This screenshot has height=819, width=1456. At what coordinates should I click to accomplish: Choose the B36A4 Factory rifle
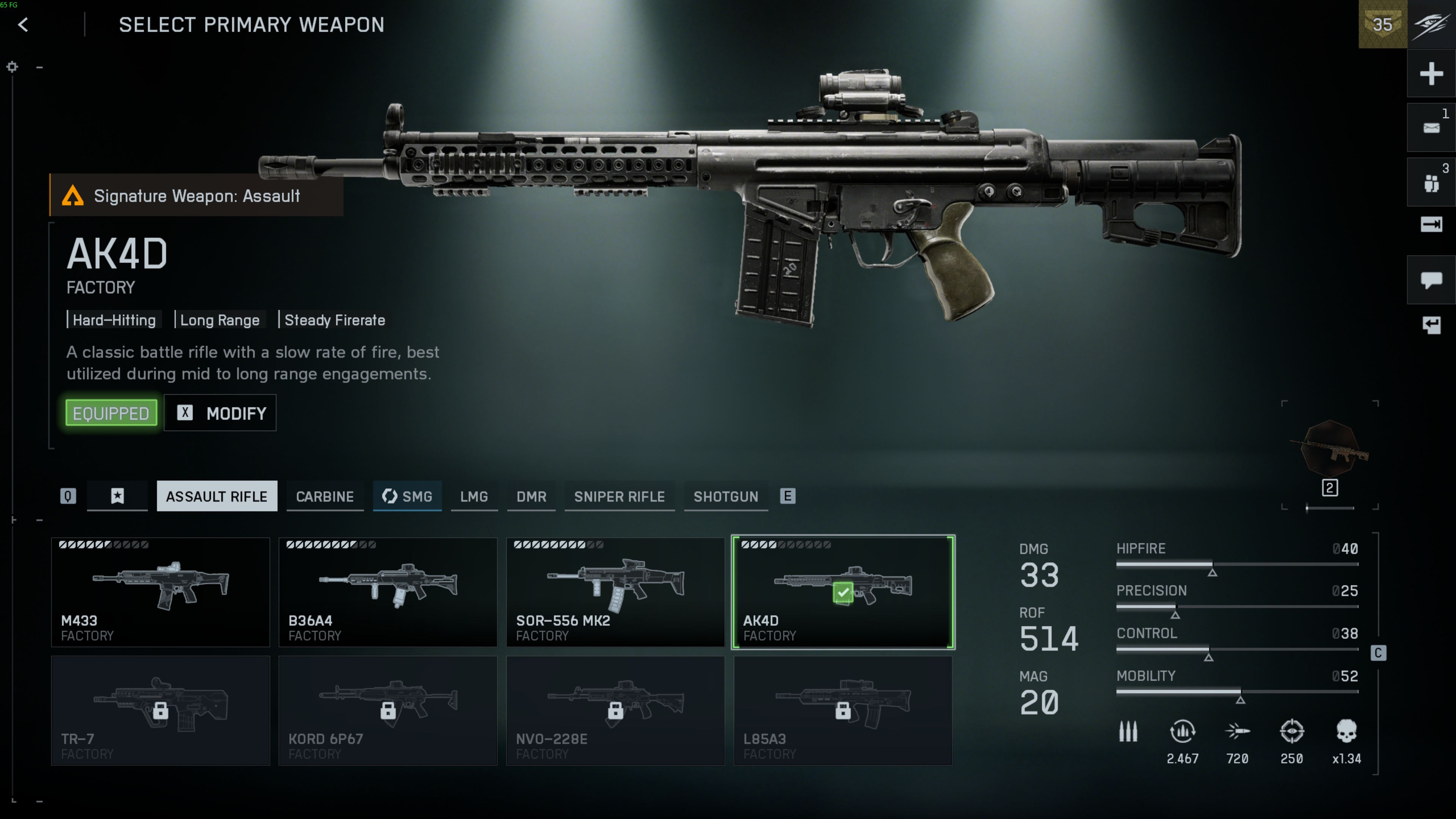click(x=388, y=592)
